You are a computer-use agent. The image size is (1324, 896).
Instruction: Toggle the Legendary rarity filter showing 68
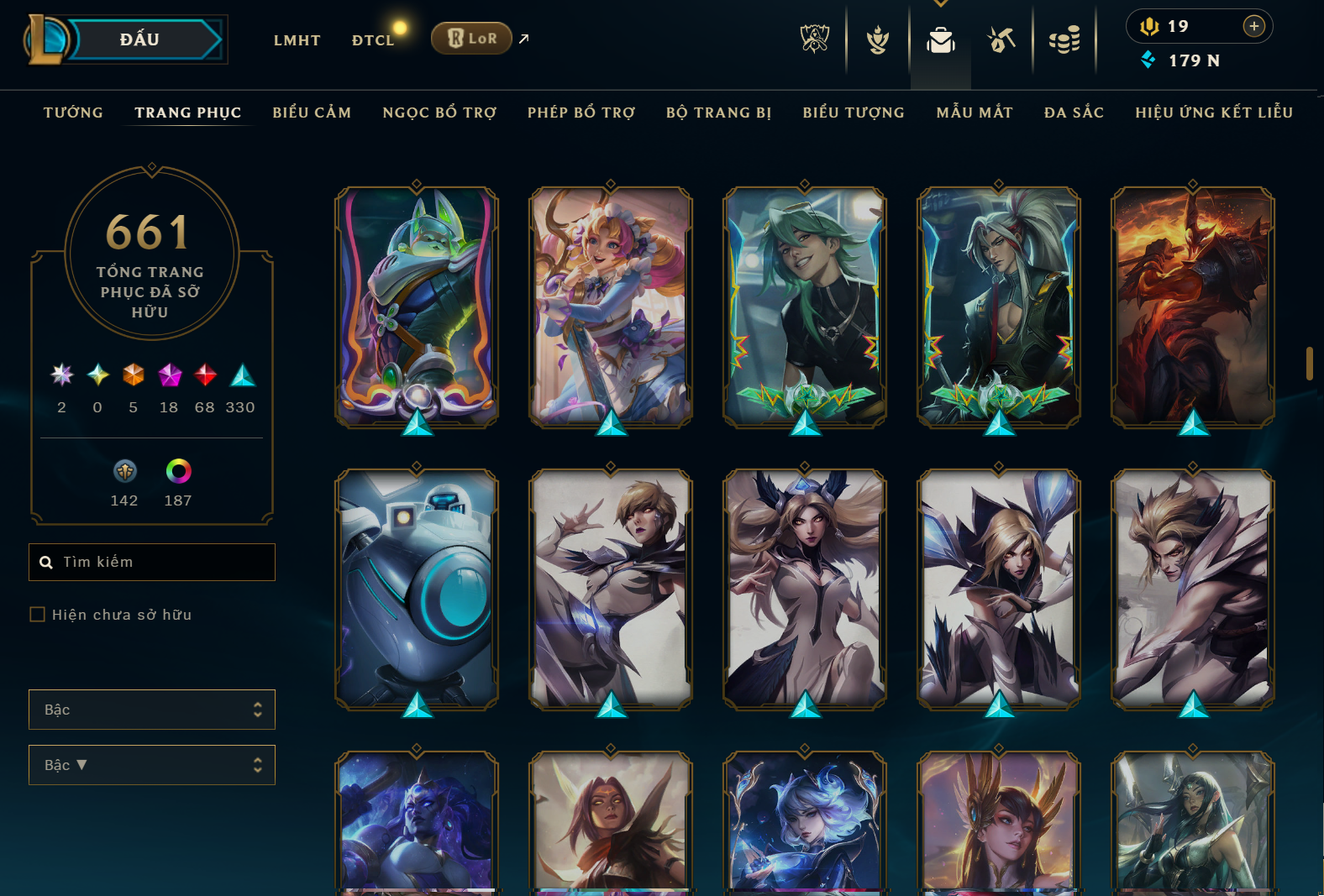click(204, 376)
